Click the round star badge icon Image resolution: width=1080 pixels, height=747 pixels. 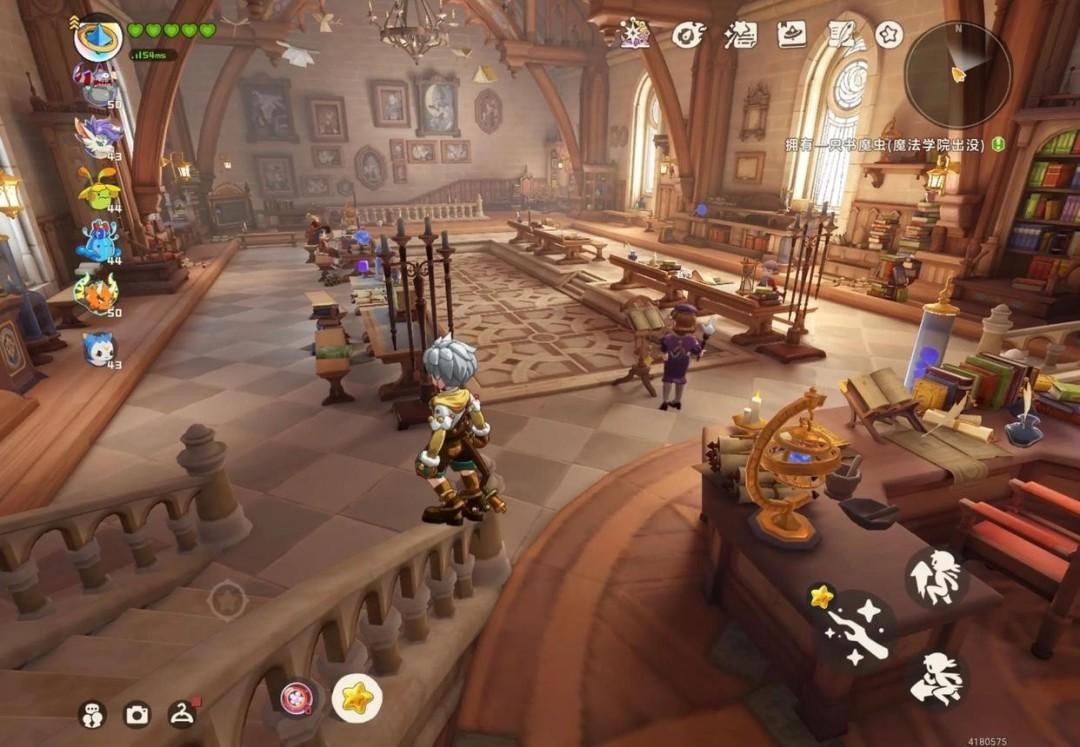(889, 34)
